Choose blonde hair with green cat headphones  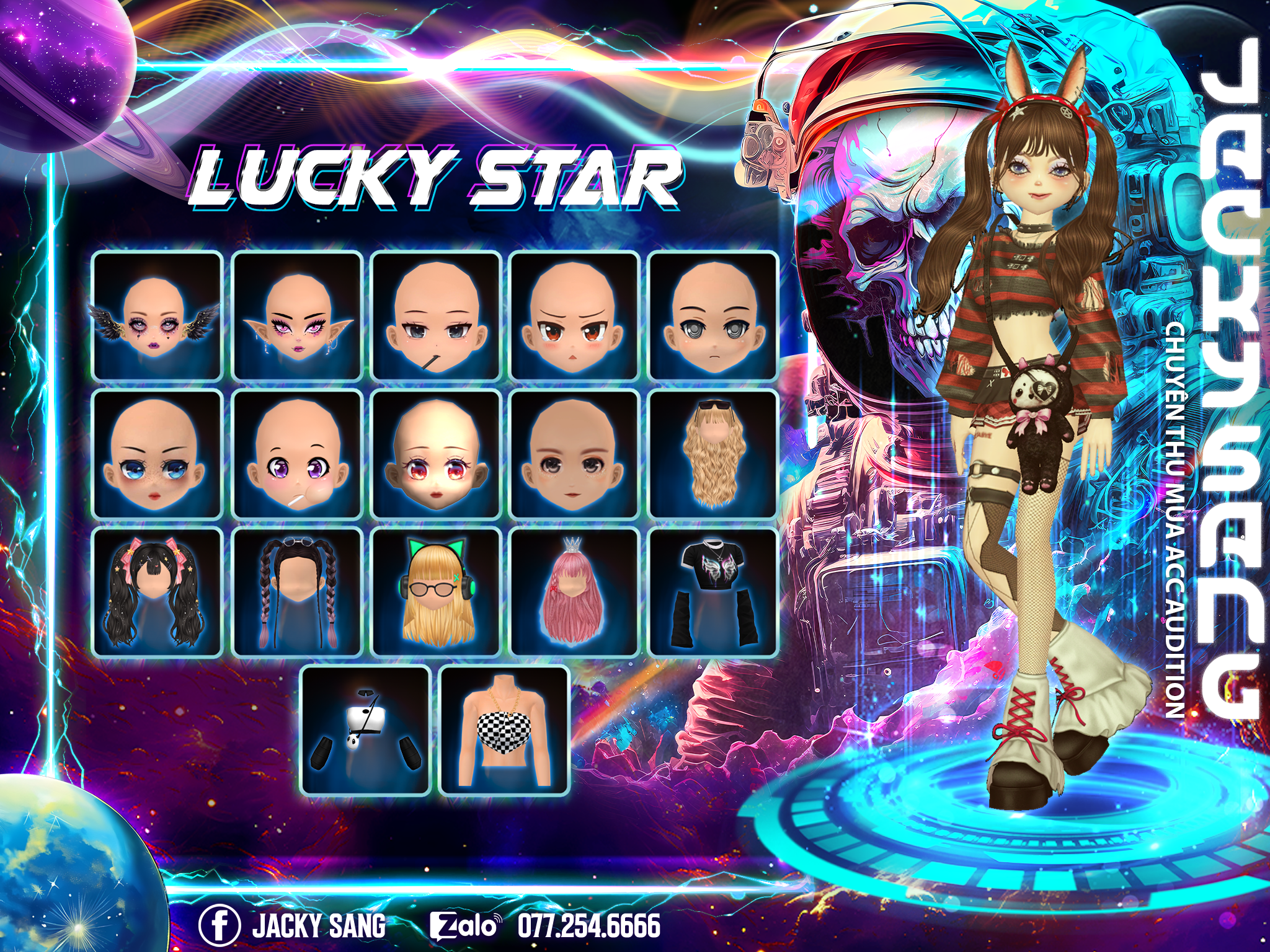click(436, 593)
